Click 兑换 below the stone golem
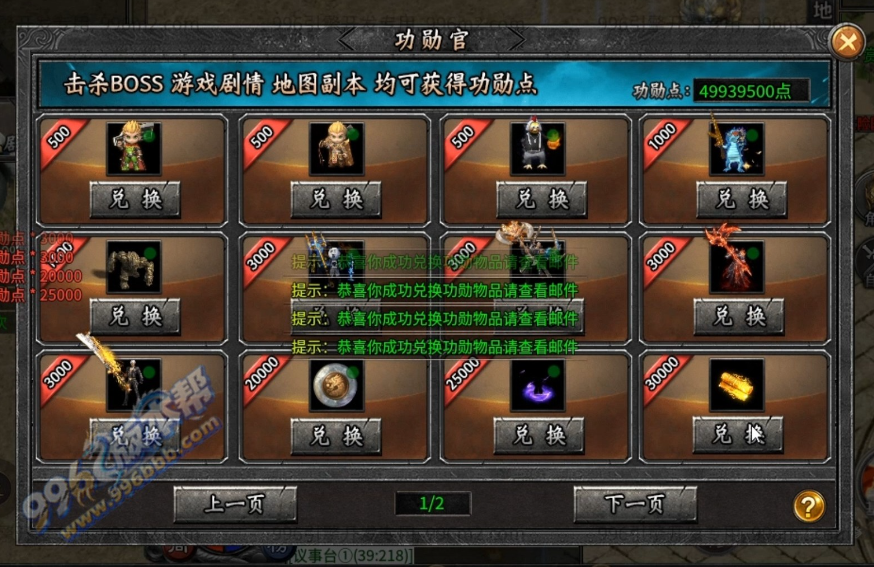This screenshot has width=874, height=567. 135,317
